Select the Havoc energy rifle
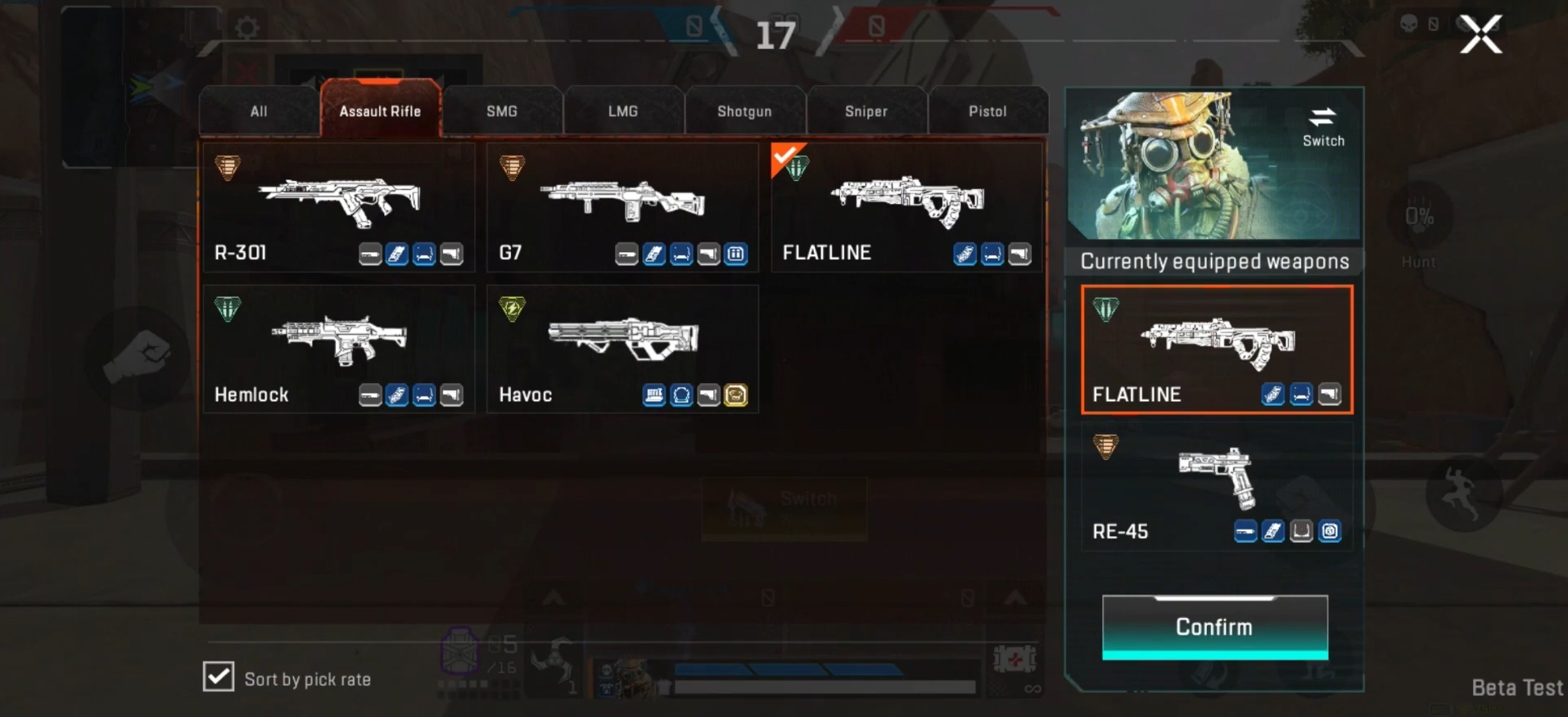Screen dimensions: 1568x717 [622, 349]
